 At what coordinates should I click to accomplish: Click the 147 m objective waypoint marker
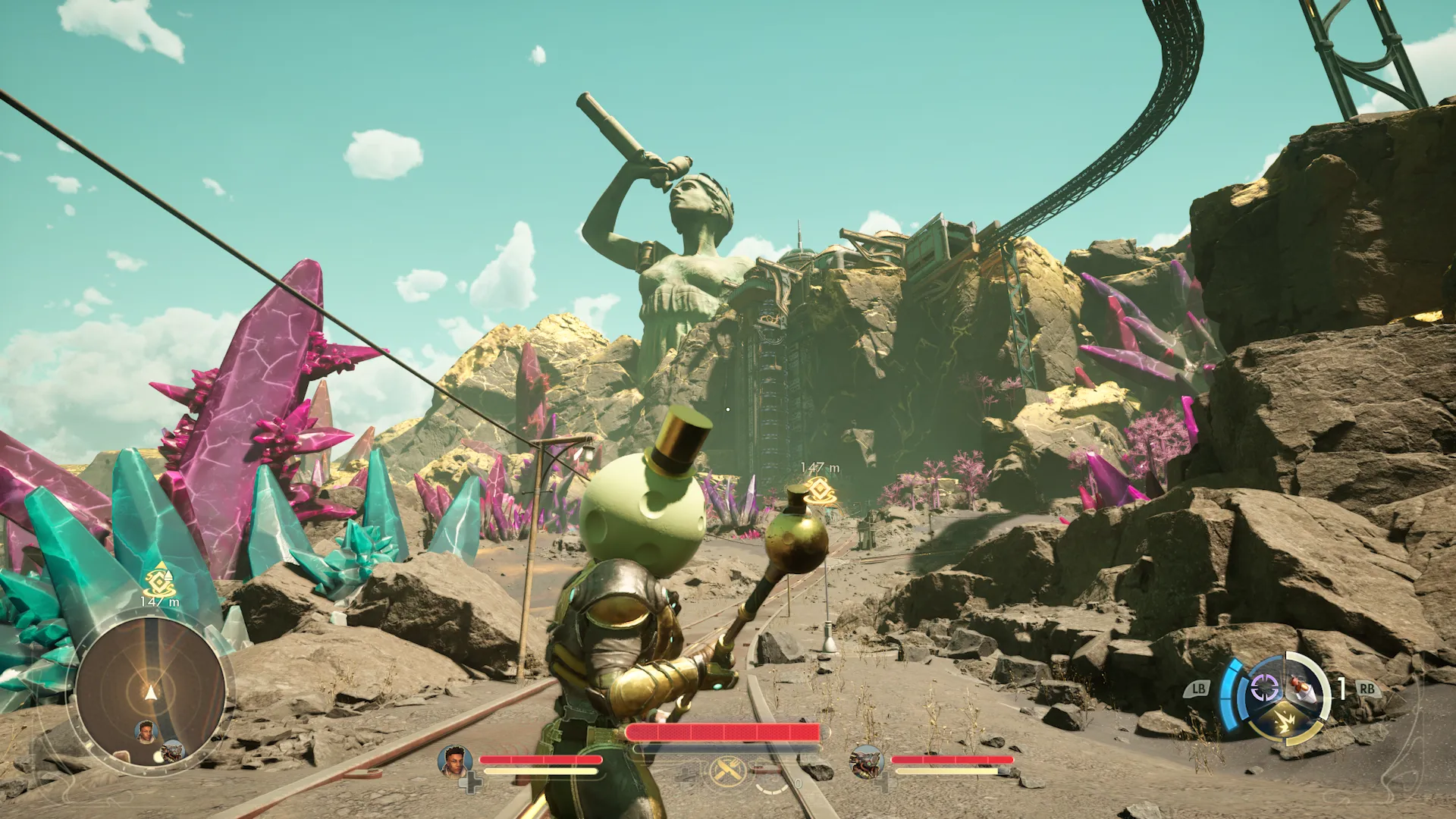click(819, 491)
